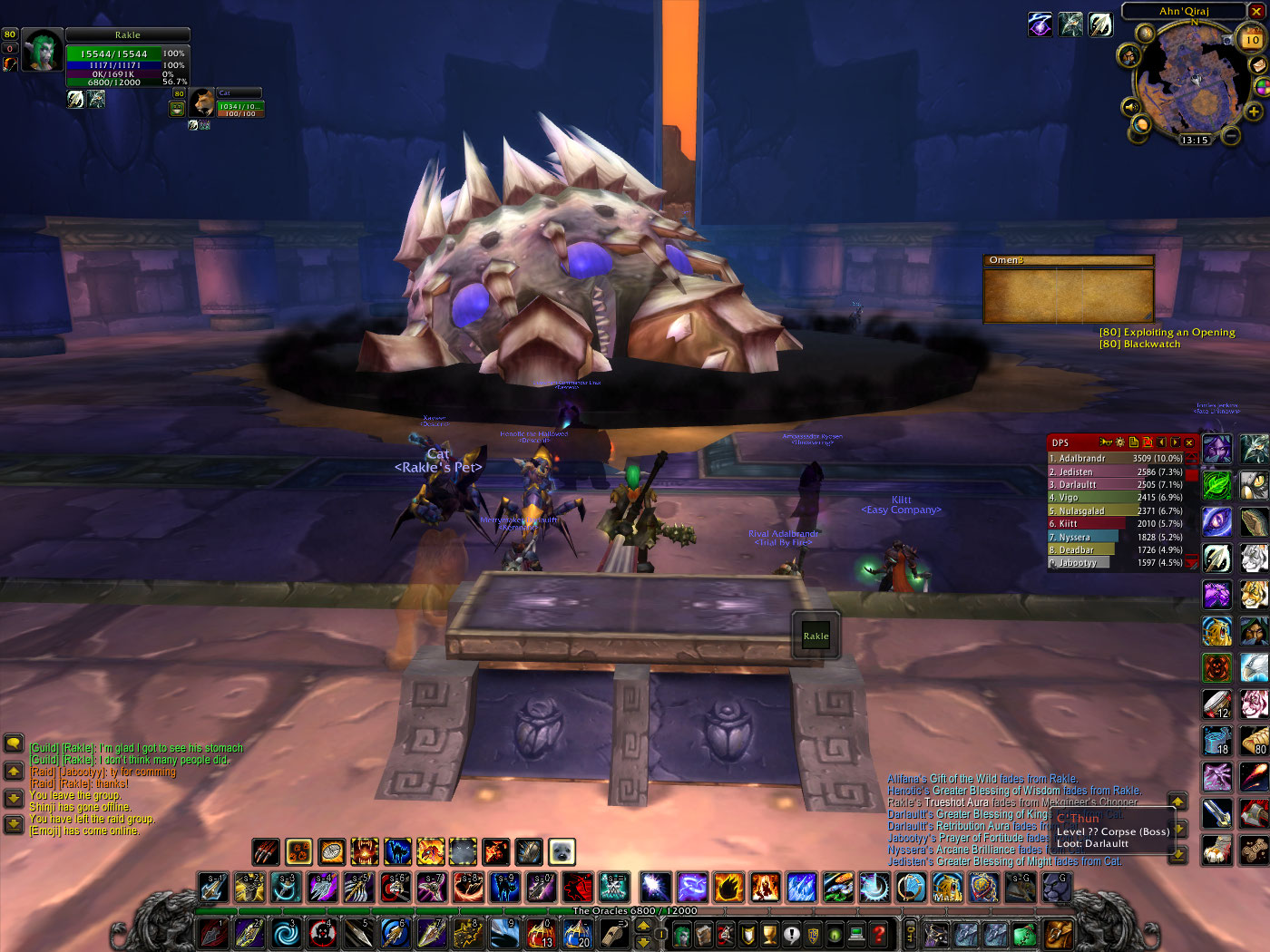Click the green leaf aspect icon
This screenshot has width=1270, height=952.
pos(1216,485)
